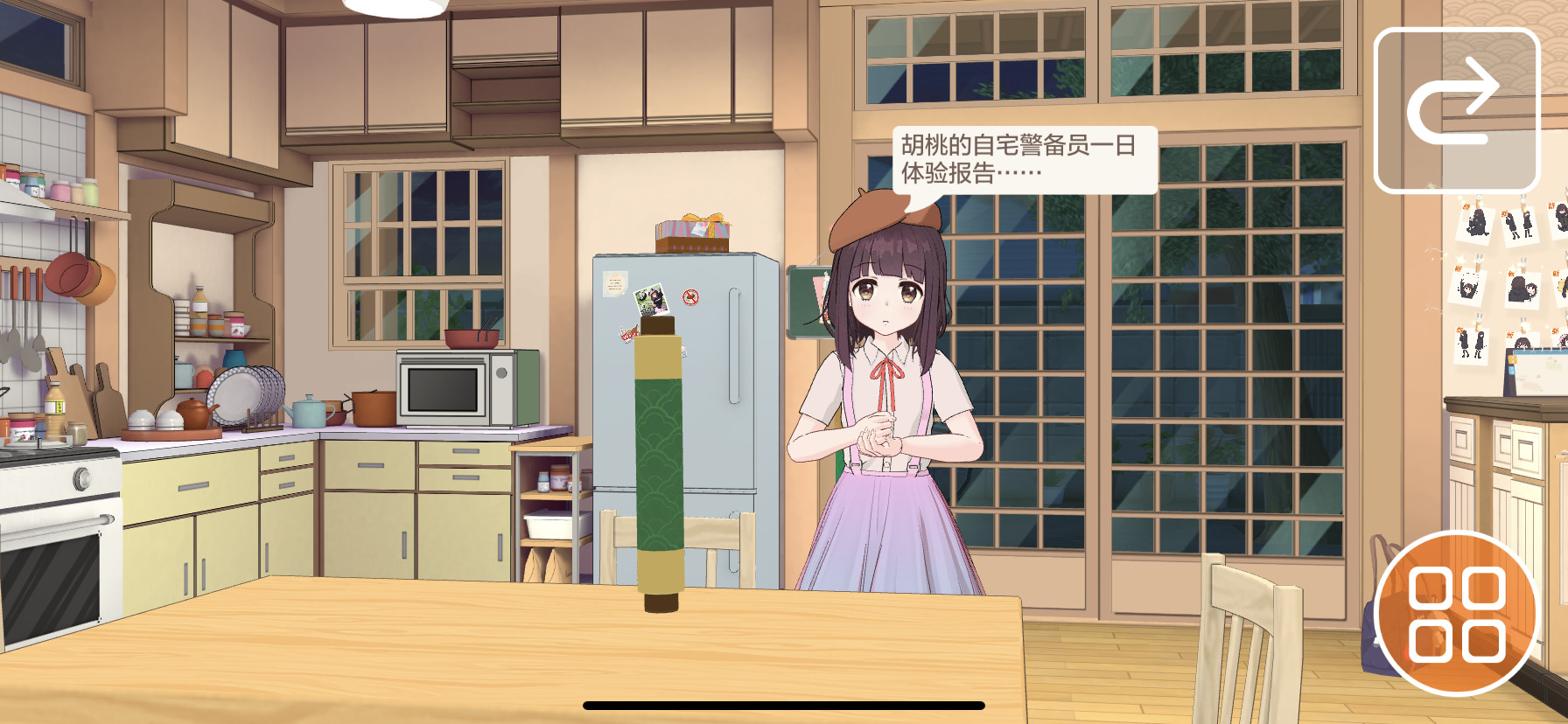The width and height of the screenshot is (1568, 724).
Task: Tap the polaroid photo magnet on the fridge
Action: pyautogui.click(x=652, y=300)
